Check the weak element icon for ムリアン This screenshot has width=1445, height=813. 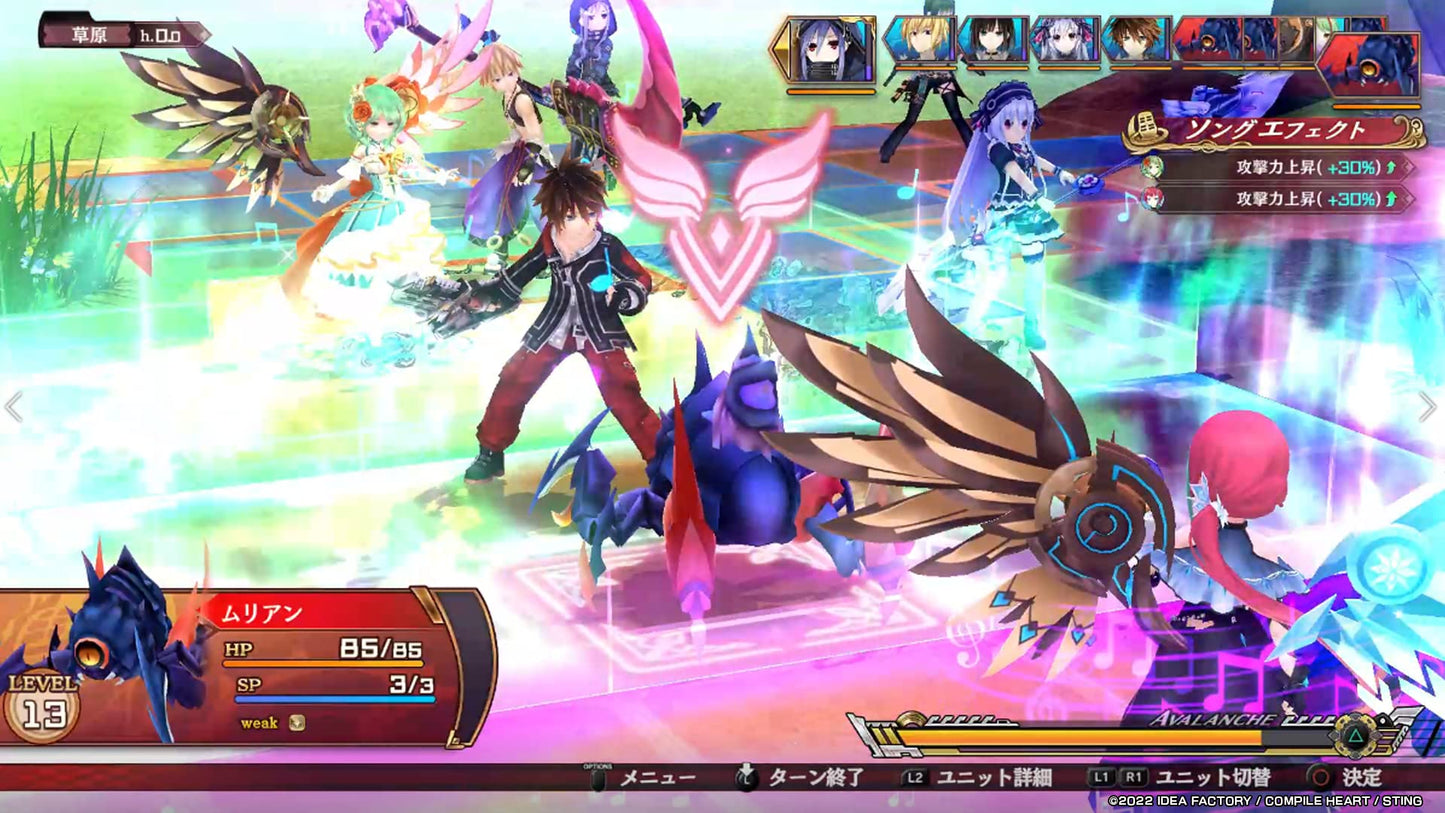coord(297,723)
